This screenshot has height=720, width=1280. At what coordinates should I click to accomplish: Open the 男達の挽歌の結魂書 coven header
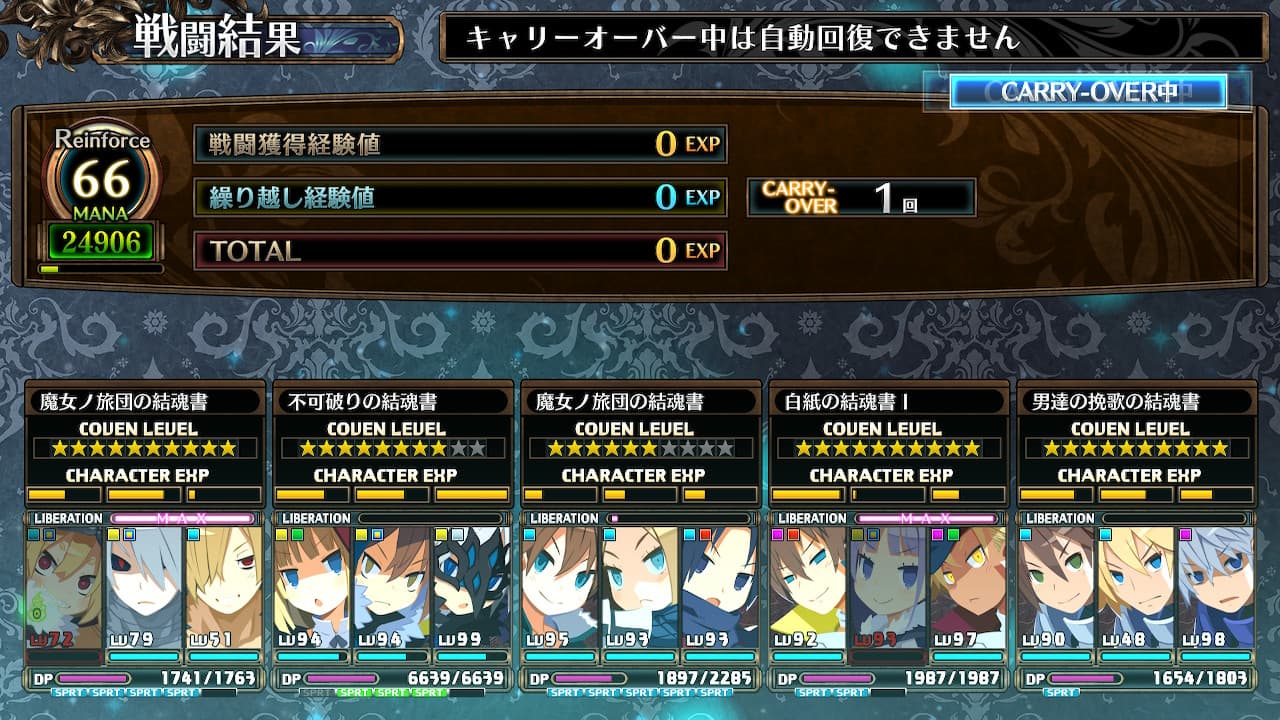(1136, 402)
